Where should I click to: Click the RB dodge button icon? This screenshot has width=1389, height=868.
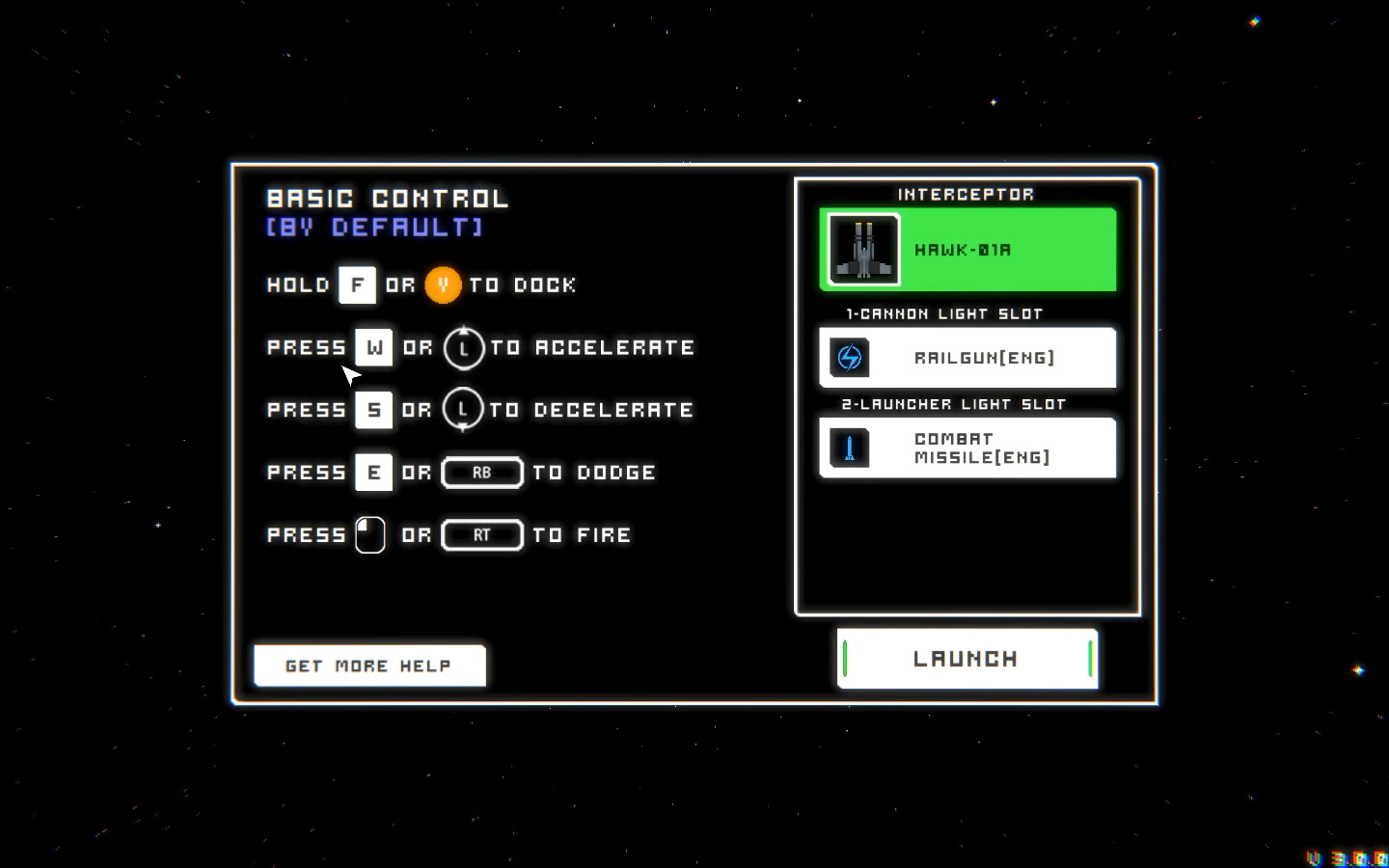pos(482,472)
